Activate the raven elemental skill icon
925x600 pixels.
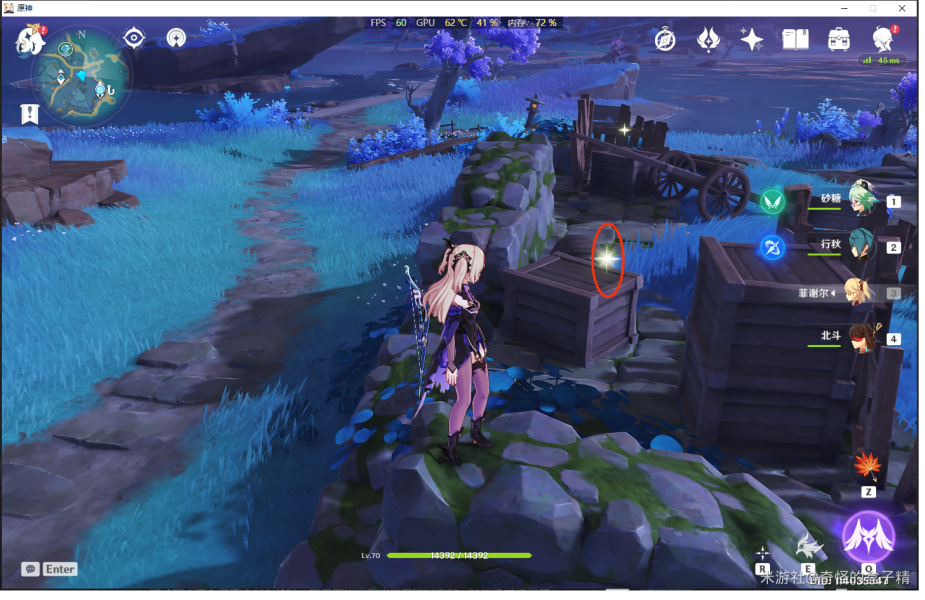coord(808,546)
